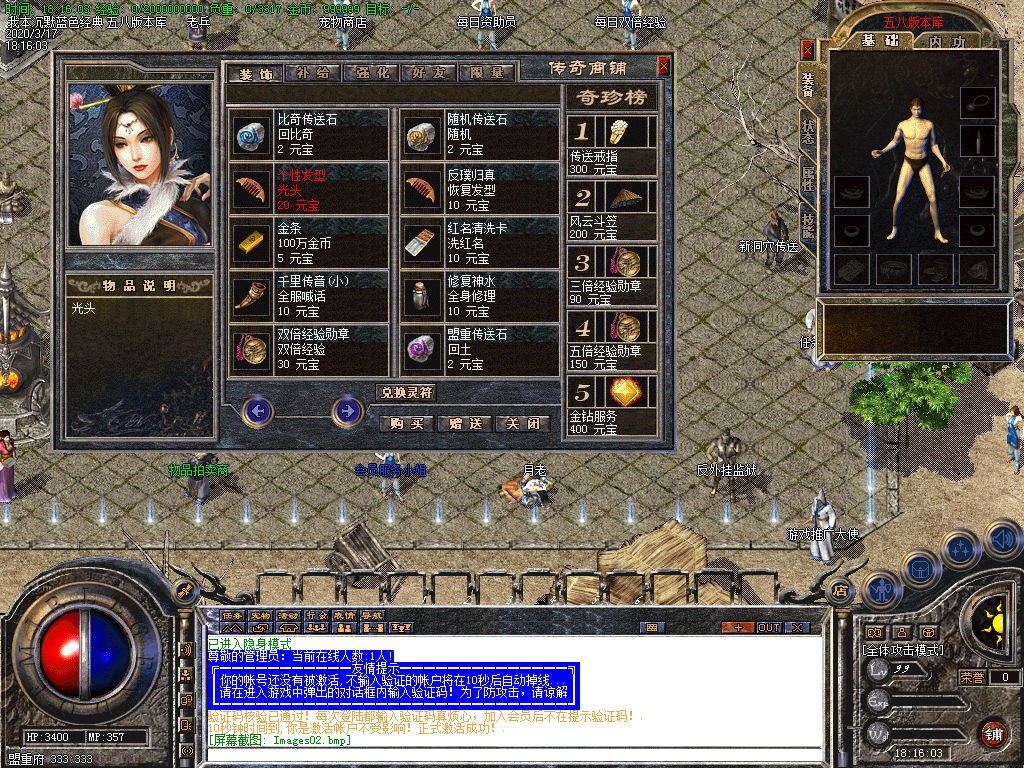The image size is (1024, 768).
Task: Go to the next shop page arrow
Action: coord(347,410)
